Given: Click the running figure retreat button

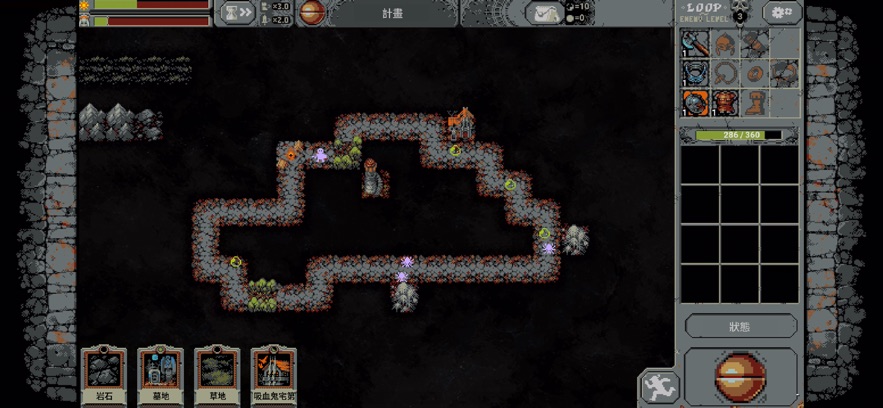Looking at the screenshot, I should coord(658,386).
